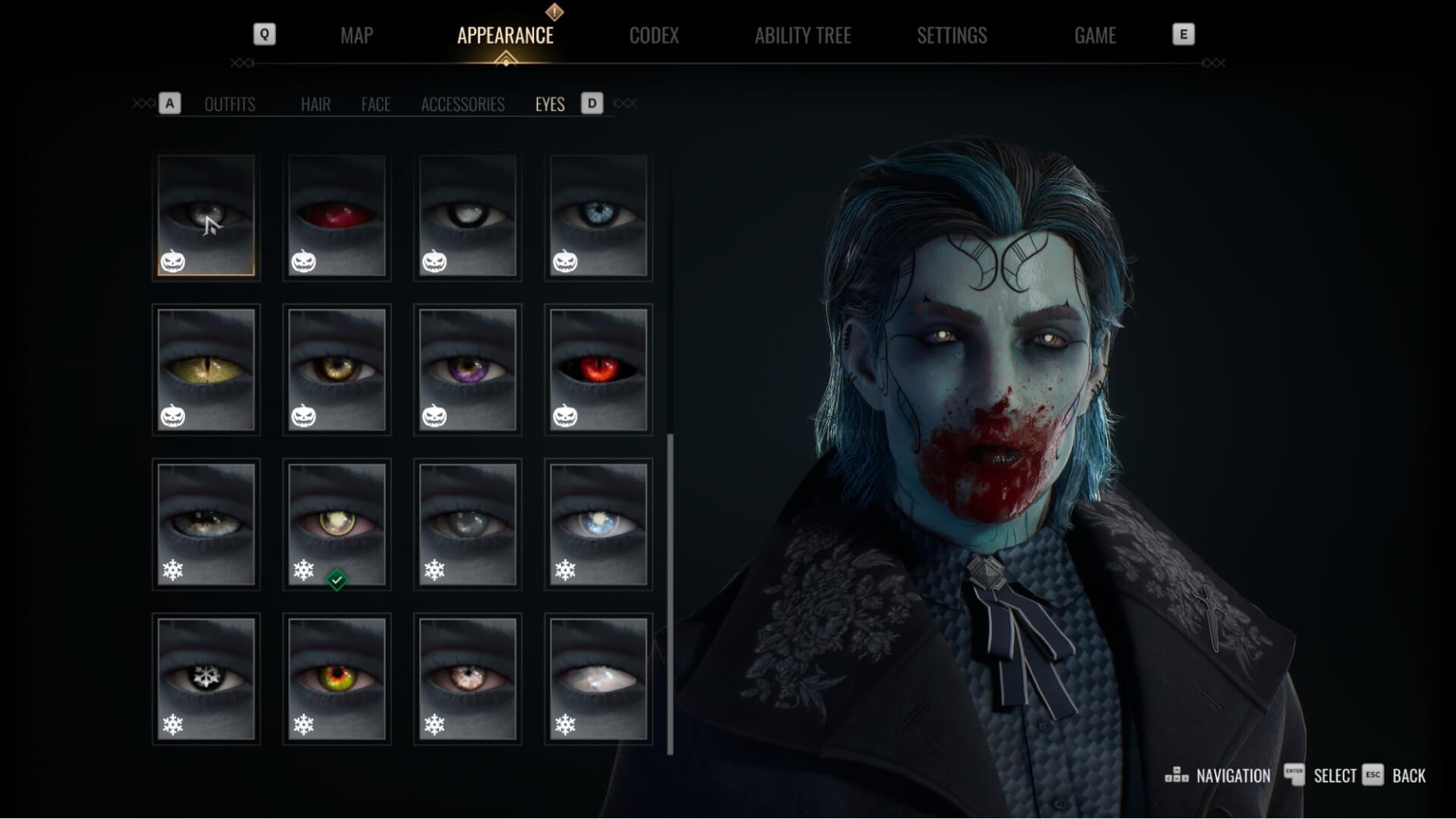The height and width of the screenshot is (819, 1456).
Task: Click the snowflake icon on the green-red eye option
Action: click(305, 725)
